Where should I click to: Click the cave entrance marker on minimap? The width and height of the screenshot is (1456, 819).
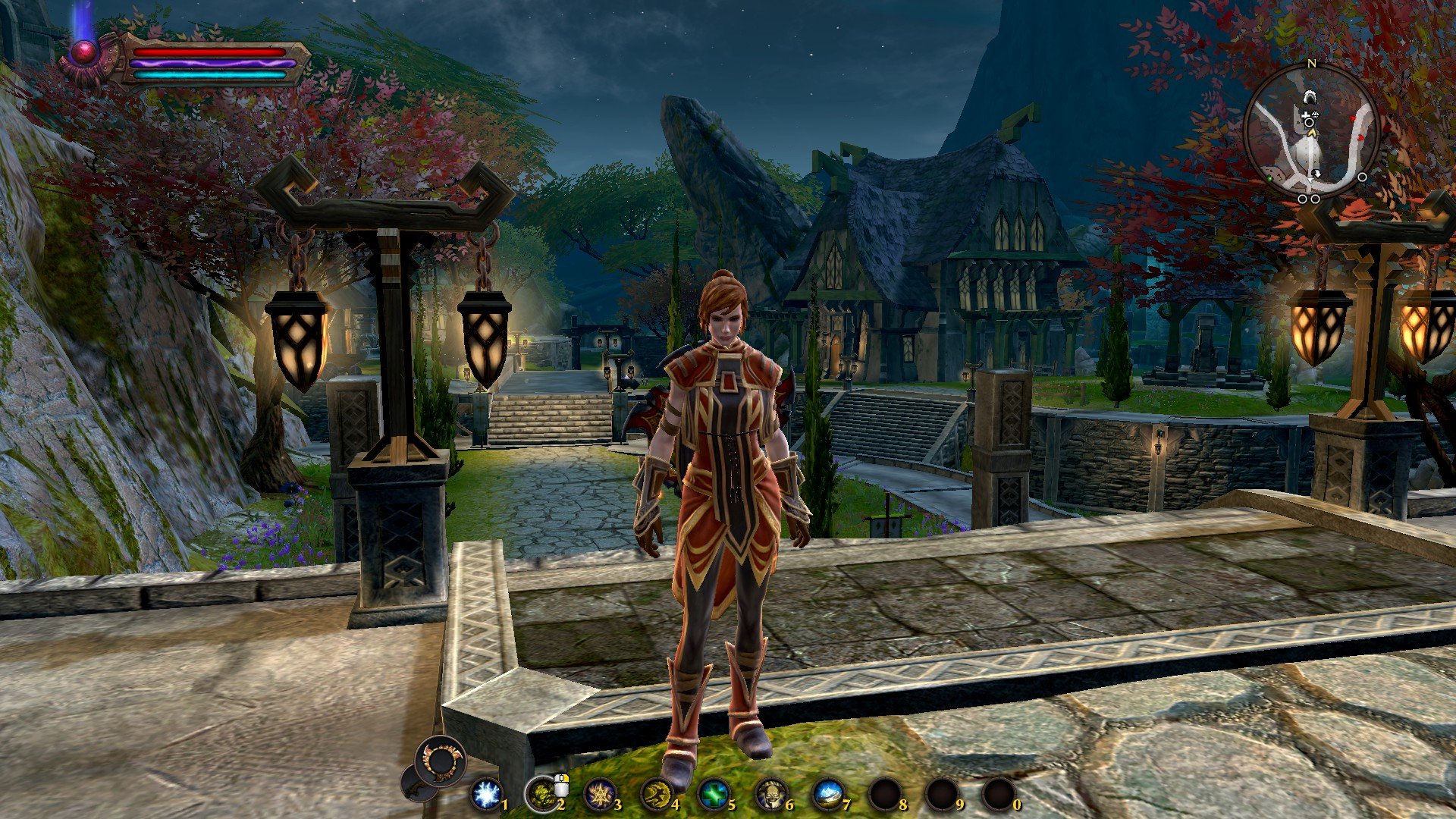click(x=1309, y=97)
